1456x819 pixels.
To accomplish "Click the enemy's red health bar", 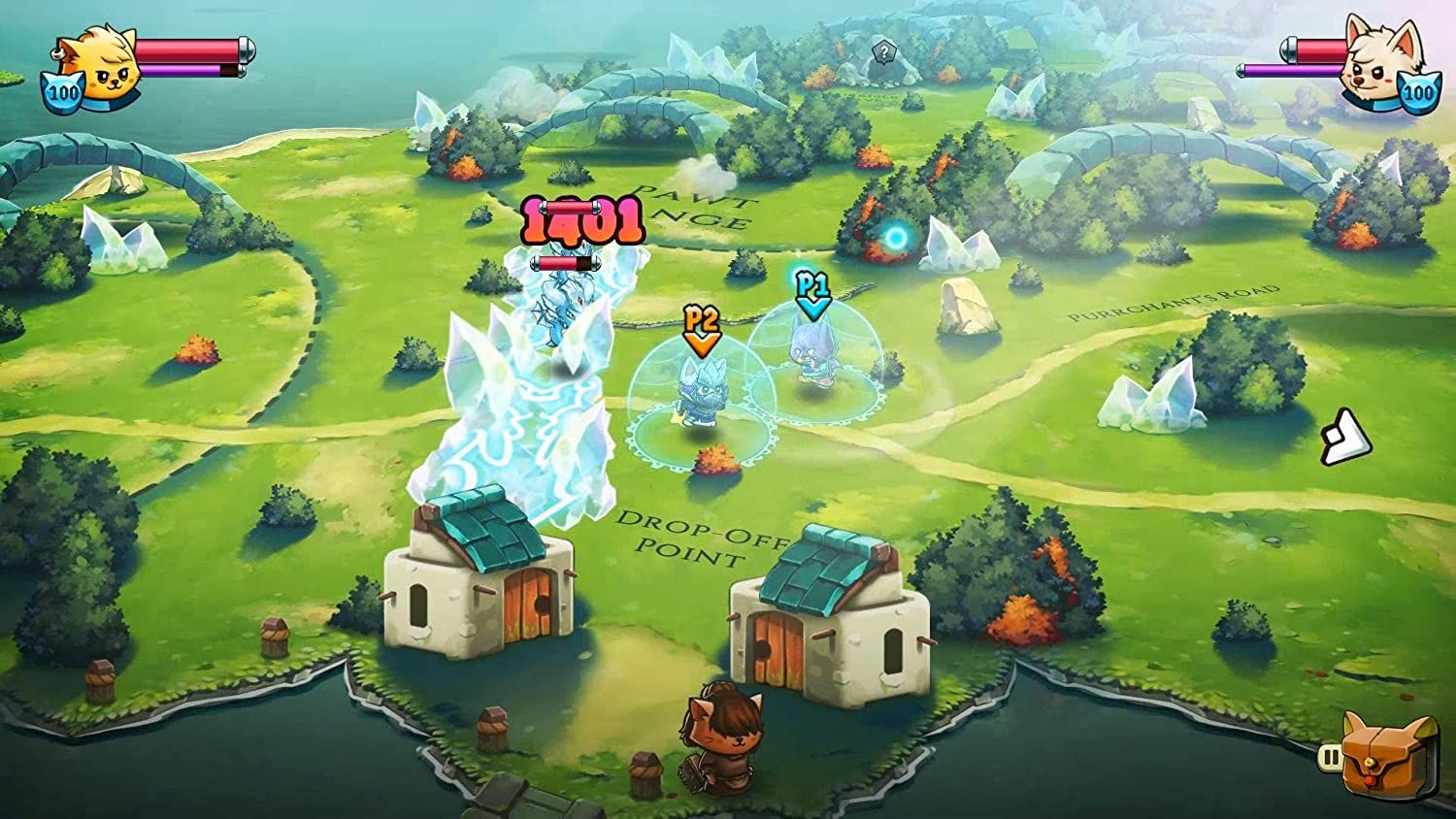I will point(567,261).
